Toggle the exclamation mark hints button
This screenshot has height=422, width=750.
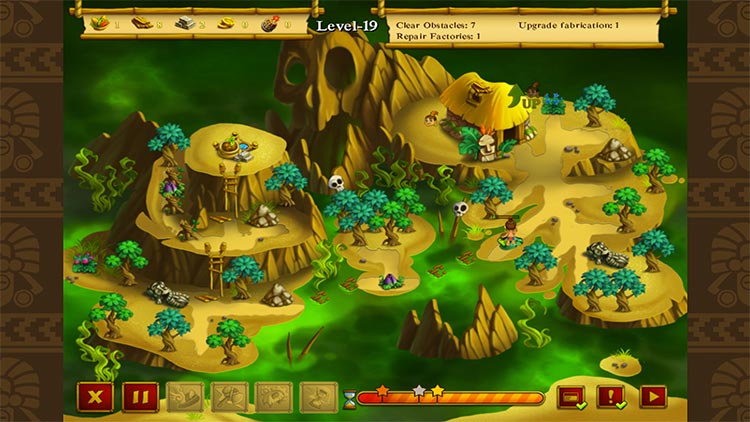pyautogui.click(x=611, y=397)
